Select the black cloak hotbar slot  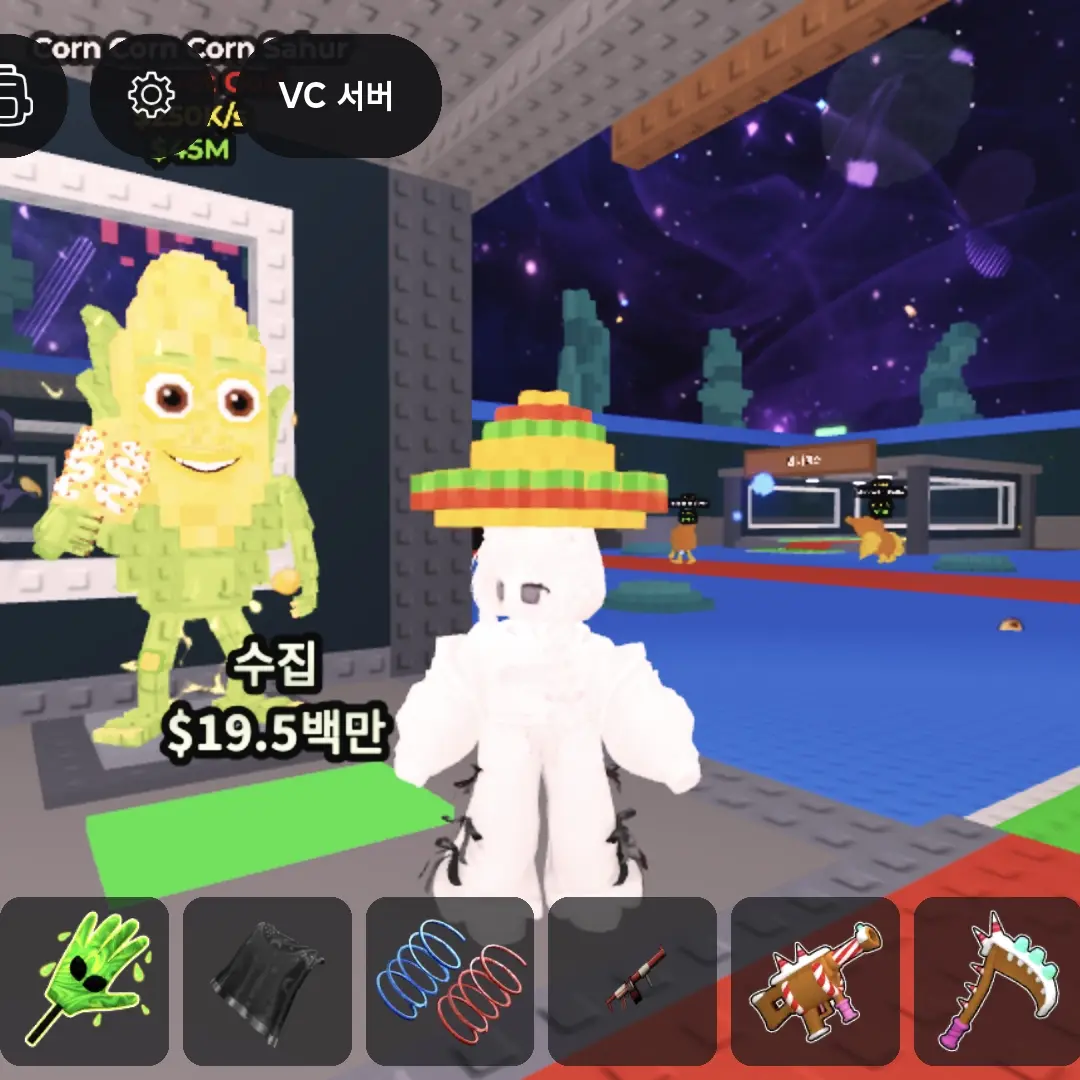(x=267, y=981)
